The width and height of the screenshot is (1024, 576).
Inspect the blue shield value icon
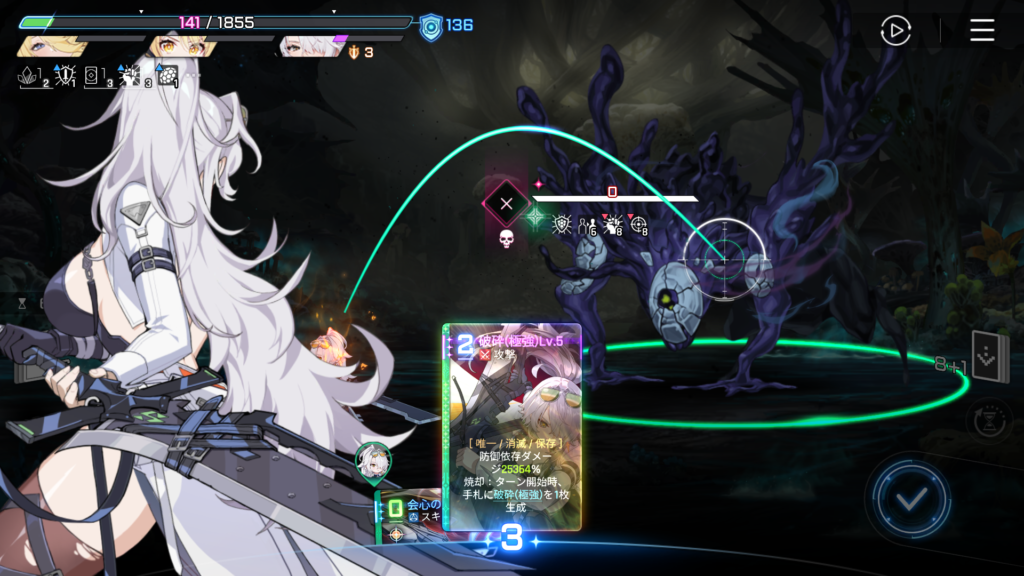coord(430,26)
